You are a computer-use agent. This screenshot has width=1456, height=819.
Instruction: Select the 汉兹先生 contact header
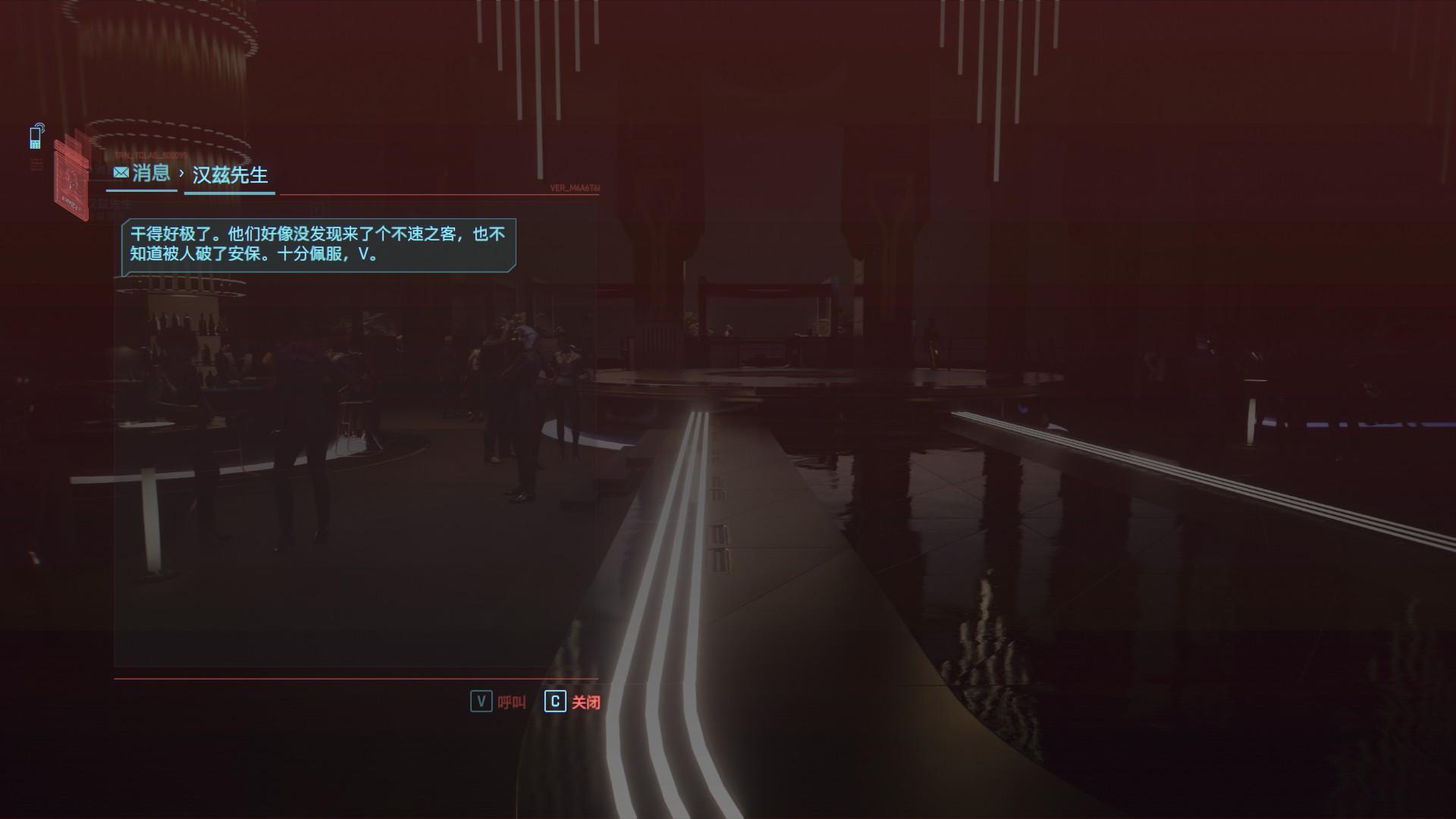[x=230, y=175]
